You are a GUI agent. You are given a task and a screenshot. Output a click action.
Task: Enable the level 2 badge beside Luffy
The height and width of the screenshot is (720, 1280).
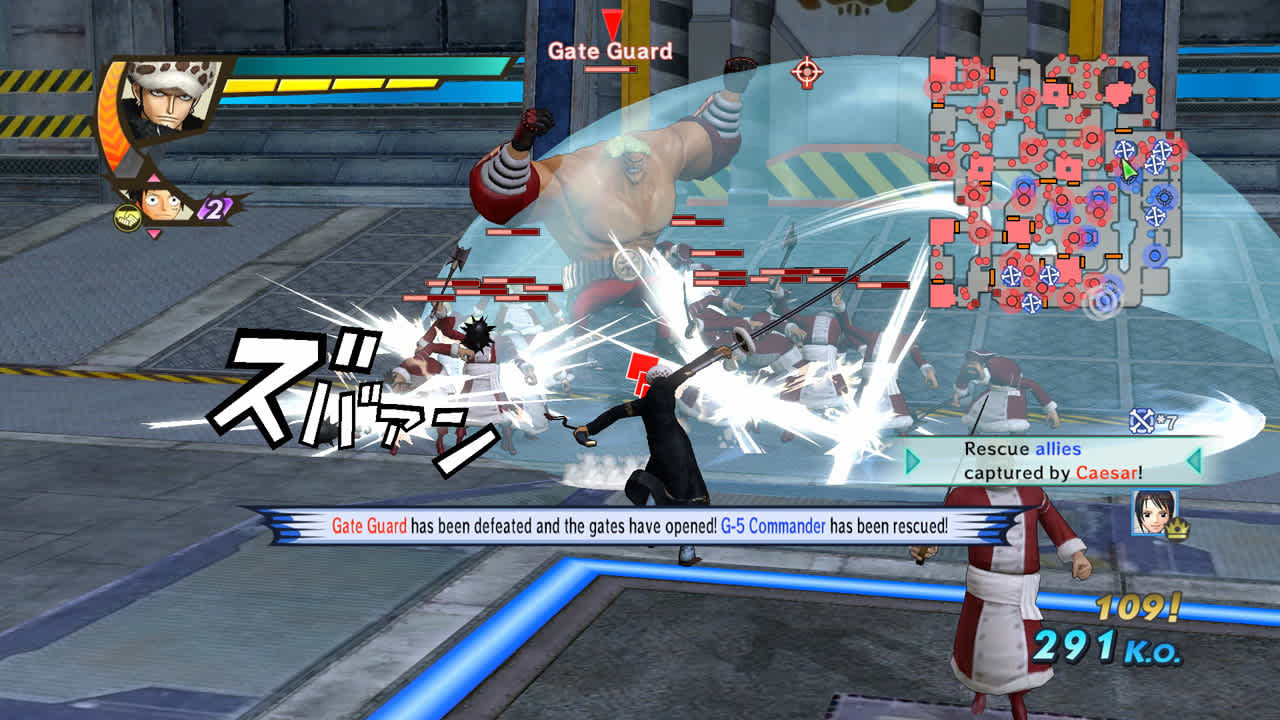coord(210,207)
